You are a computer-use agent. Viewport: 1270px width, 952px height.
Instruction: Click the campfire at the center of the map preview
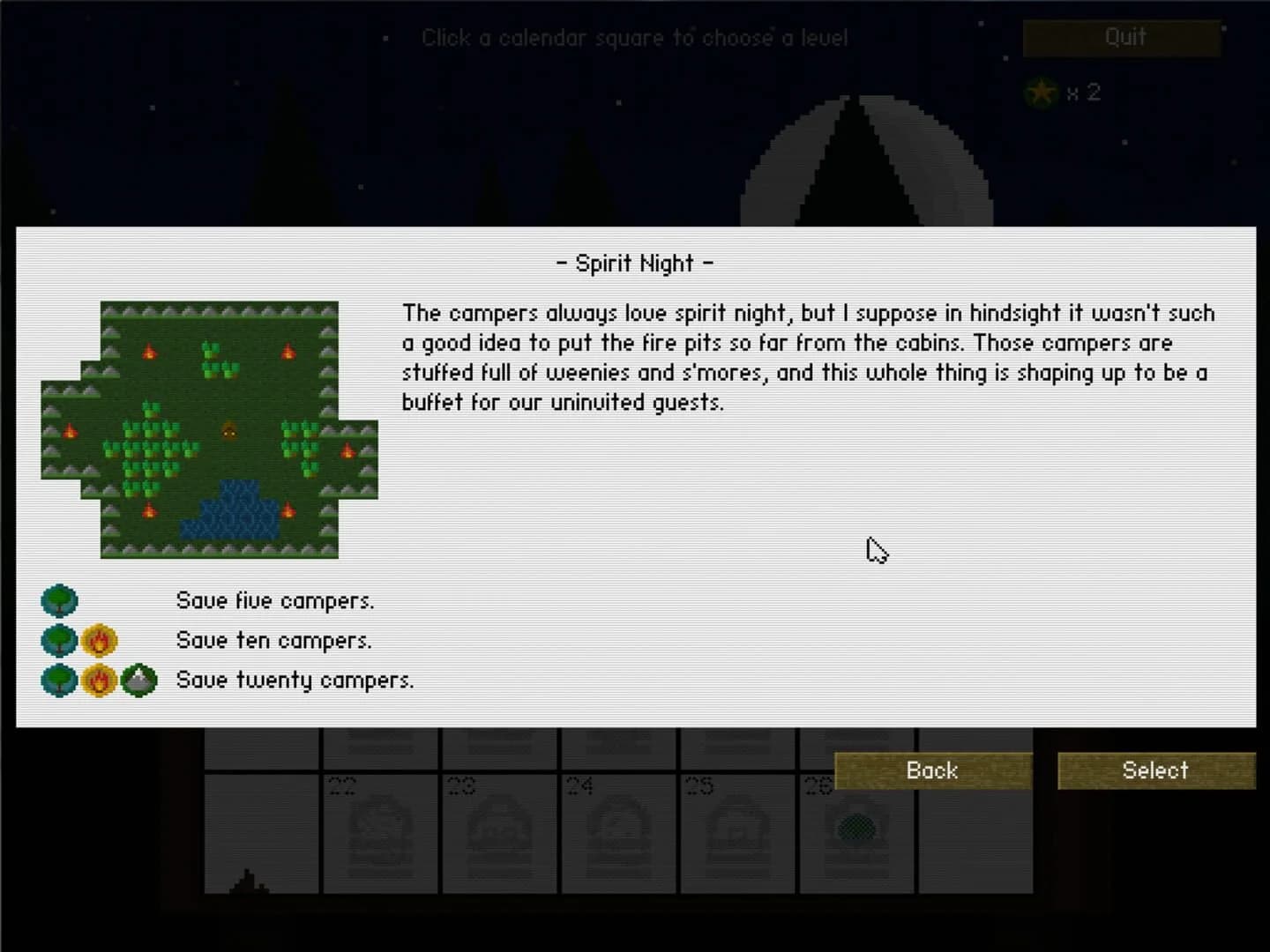tap(229, 431)
